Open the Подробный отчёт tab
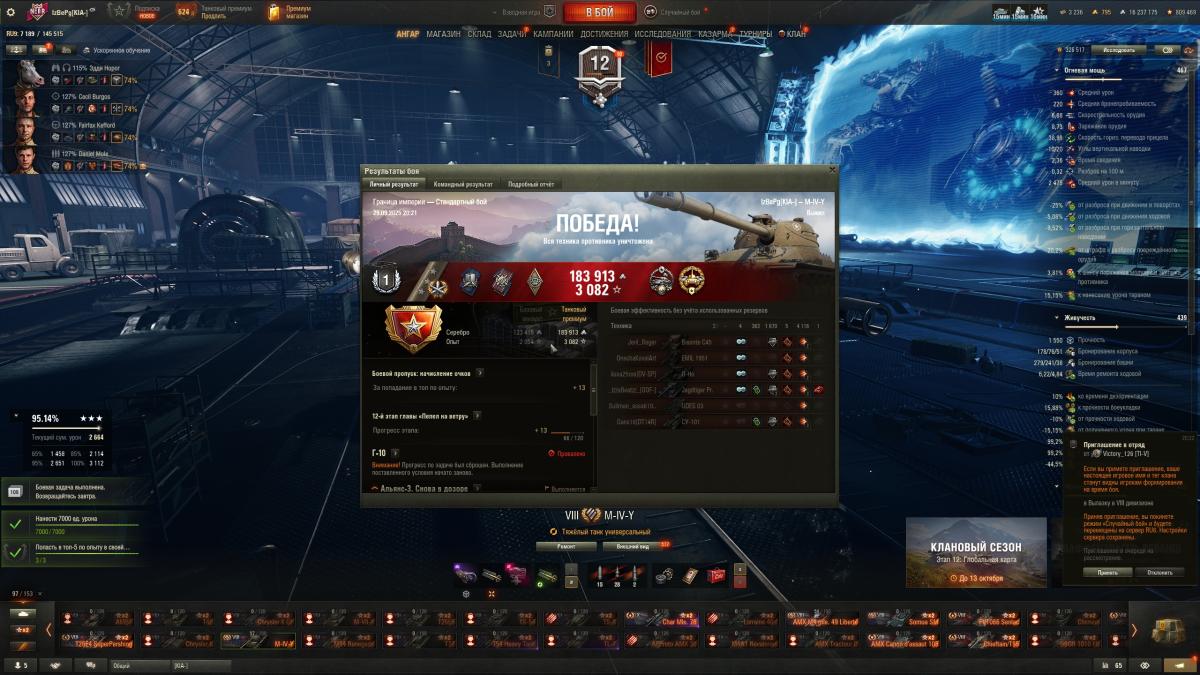The image size is (1200, 675). pos(530,184)
